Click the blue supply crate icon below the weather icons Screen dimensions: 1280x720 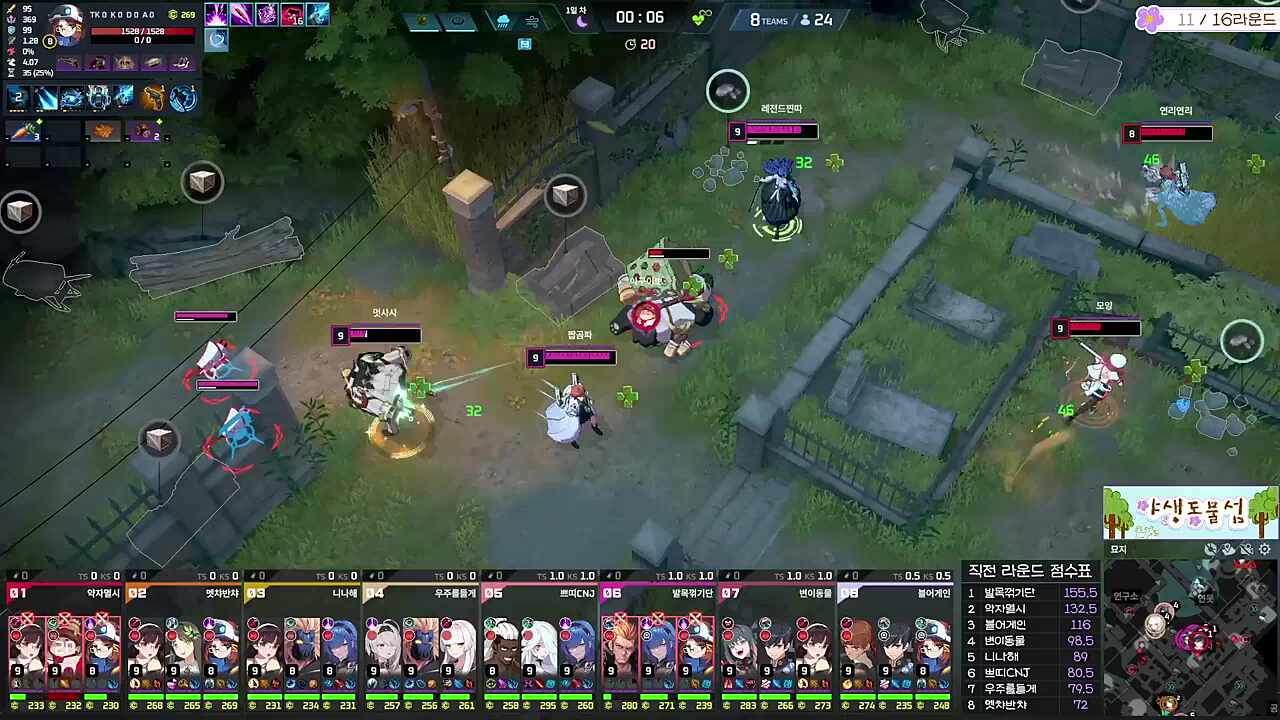526,44
